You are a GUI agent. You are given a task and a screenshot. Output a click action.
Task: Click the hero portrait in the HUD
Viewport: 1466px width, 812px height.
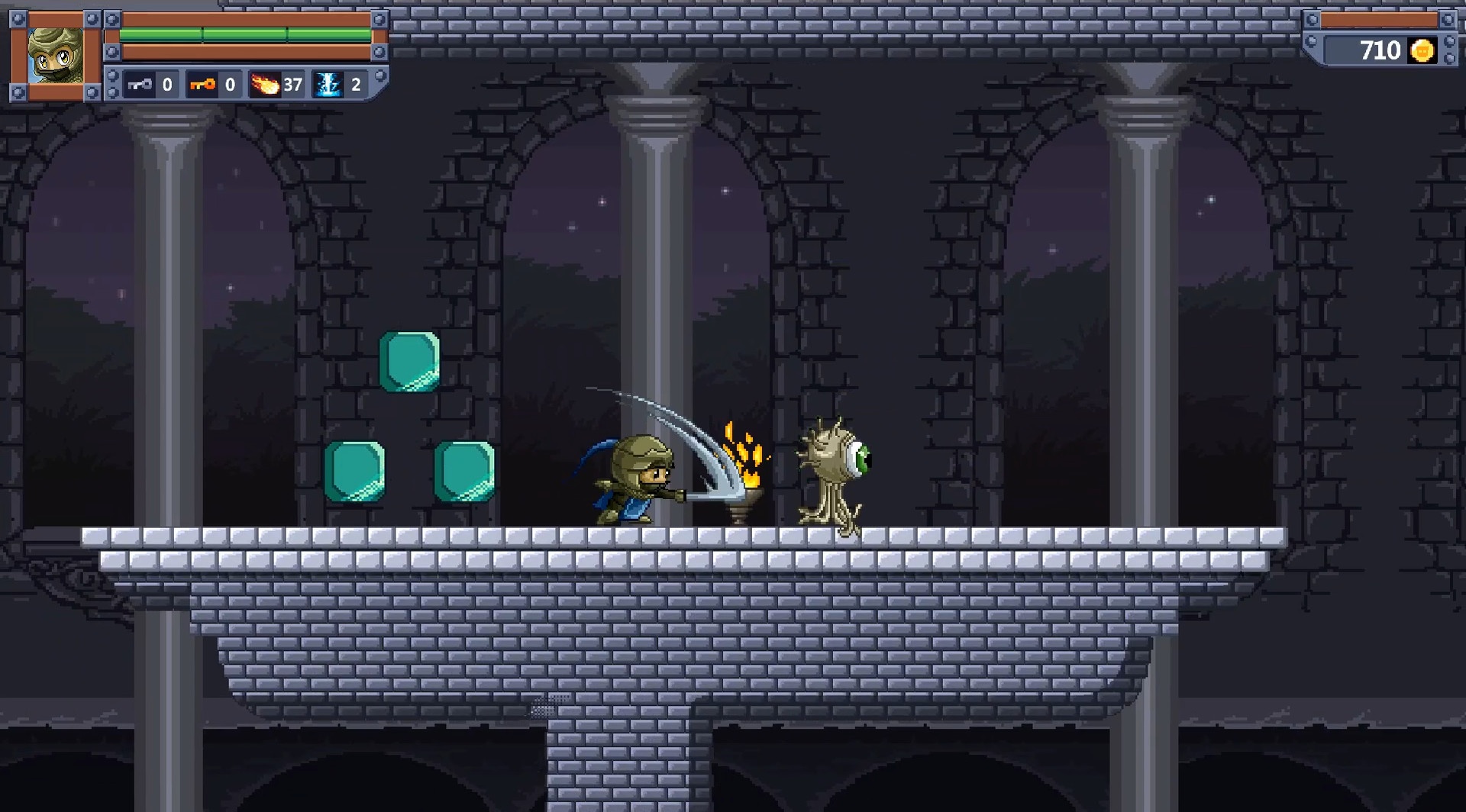click(55, 55)
